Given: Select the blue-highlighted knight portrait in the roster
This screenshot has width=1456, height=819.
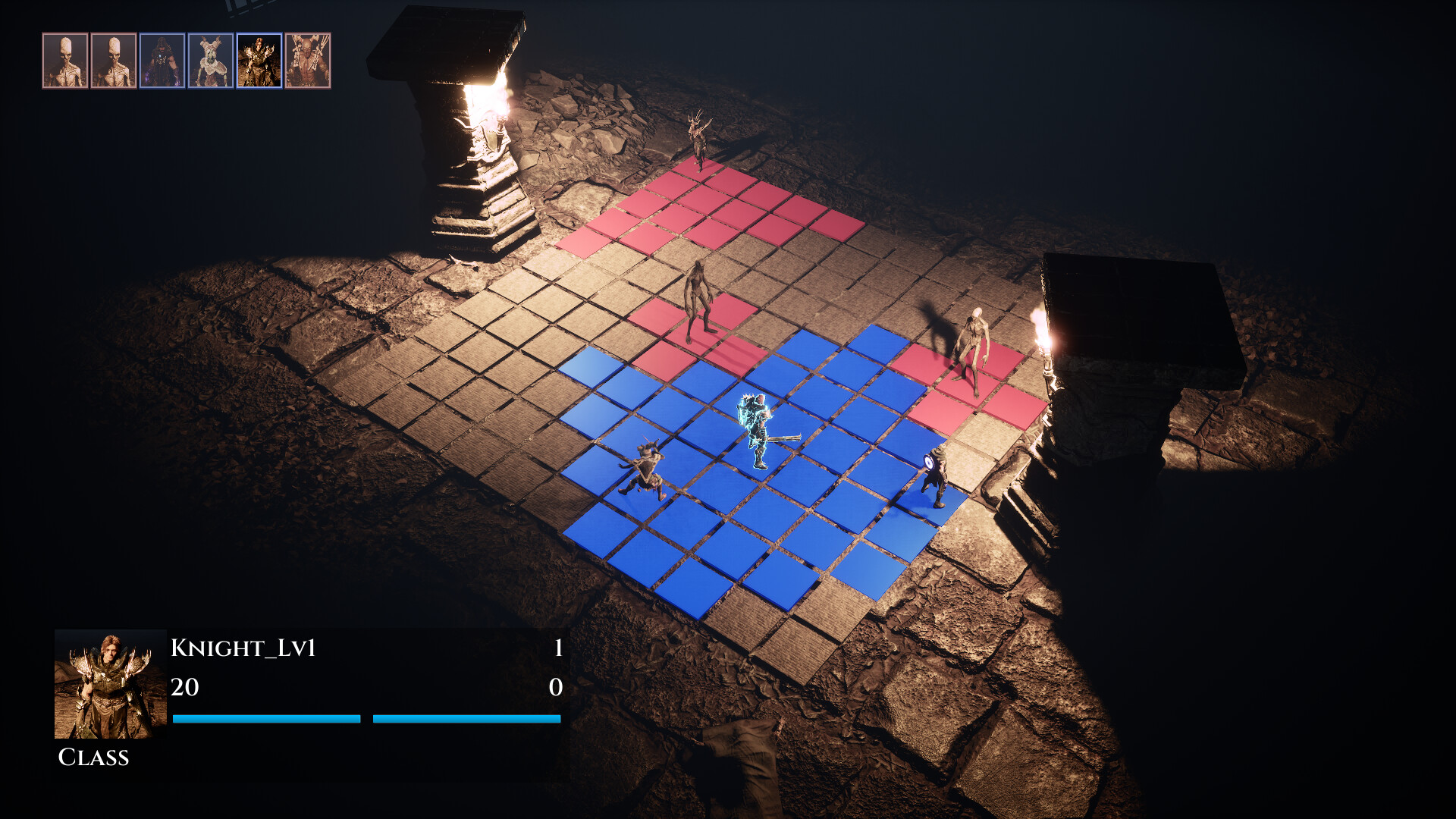Looking at the screenshot, I should click(x=259, y=59).
